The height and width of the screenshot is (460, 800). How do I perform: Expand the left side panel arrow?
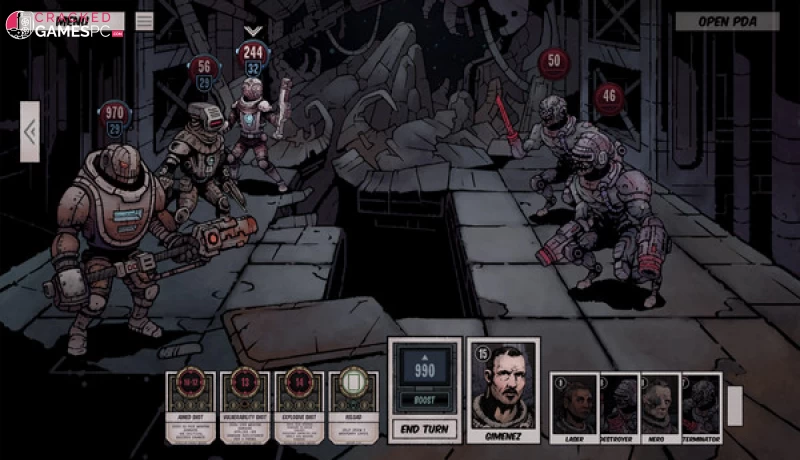click(30, 131)
